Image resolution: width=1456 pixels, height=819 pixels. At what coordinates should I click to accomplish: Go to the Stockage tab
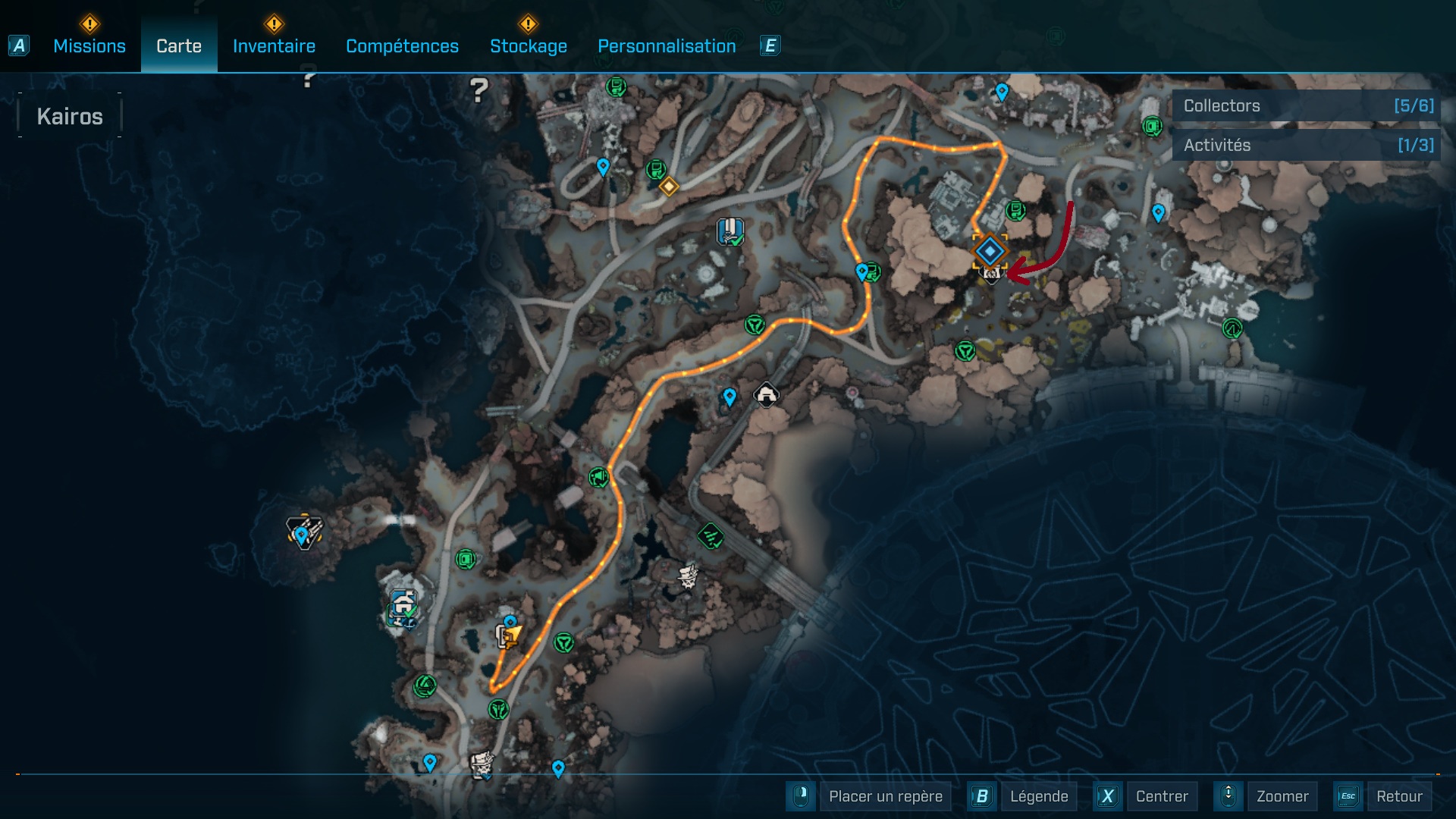[x=528, y=46]
